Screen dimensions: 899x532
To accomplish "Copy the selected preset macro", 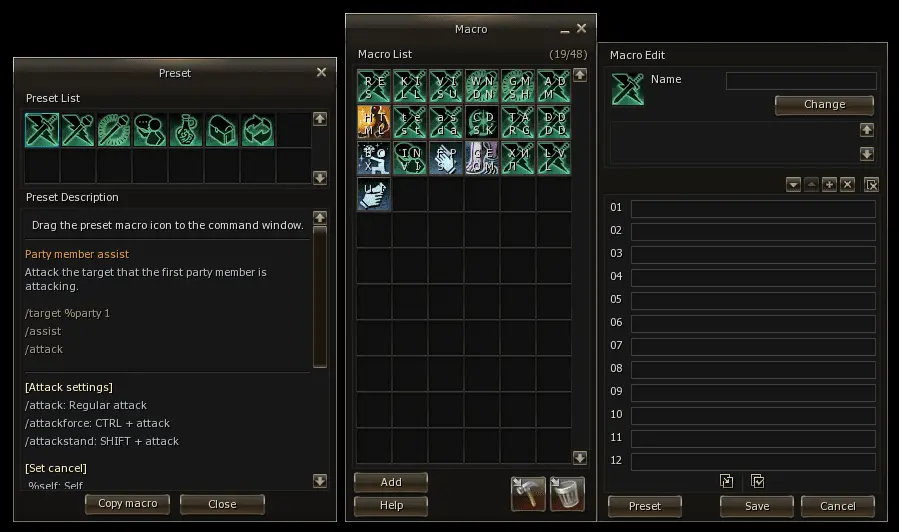I will [x=127, y=504].
